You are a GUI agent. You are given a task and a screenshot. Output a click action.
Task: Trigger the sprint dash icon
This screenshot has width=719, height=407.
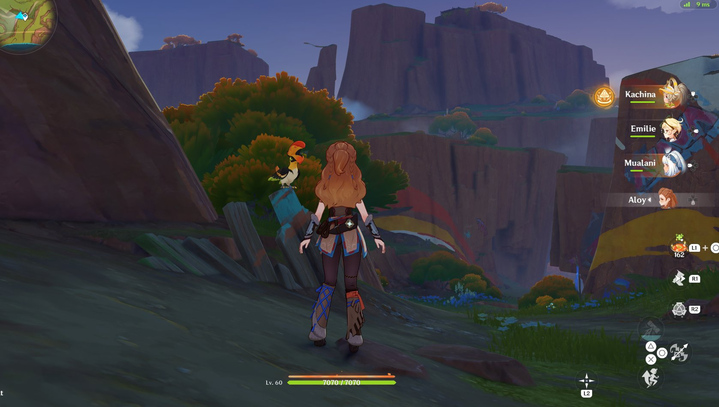click(x=650, y=377)
